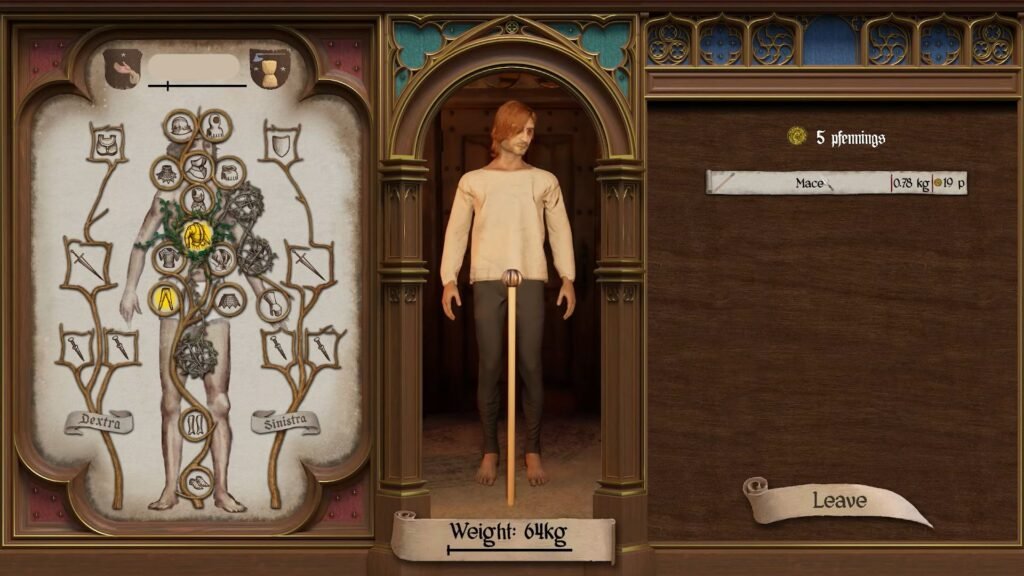Open the shoes slot at the feet

click(x=195, y=483)
